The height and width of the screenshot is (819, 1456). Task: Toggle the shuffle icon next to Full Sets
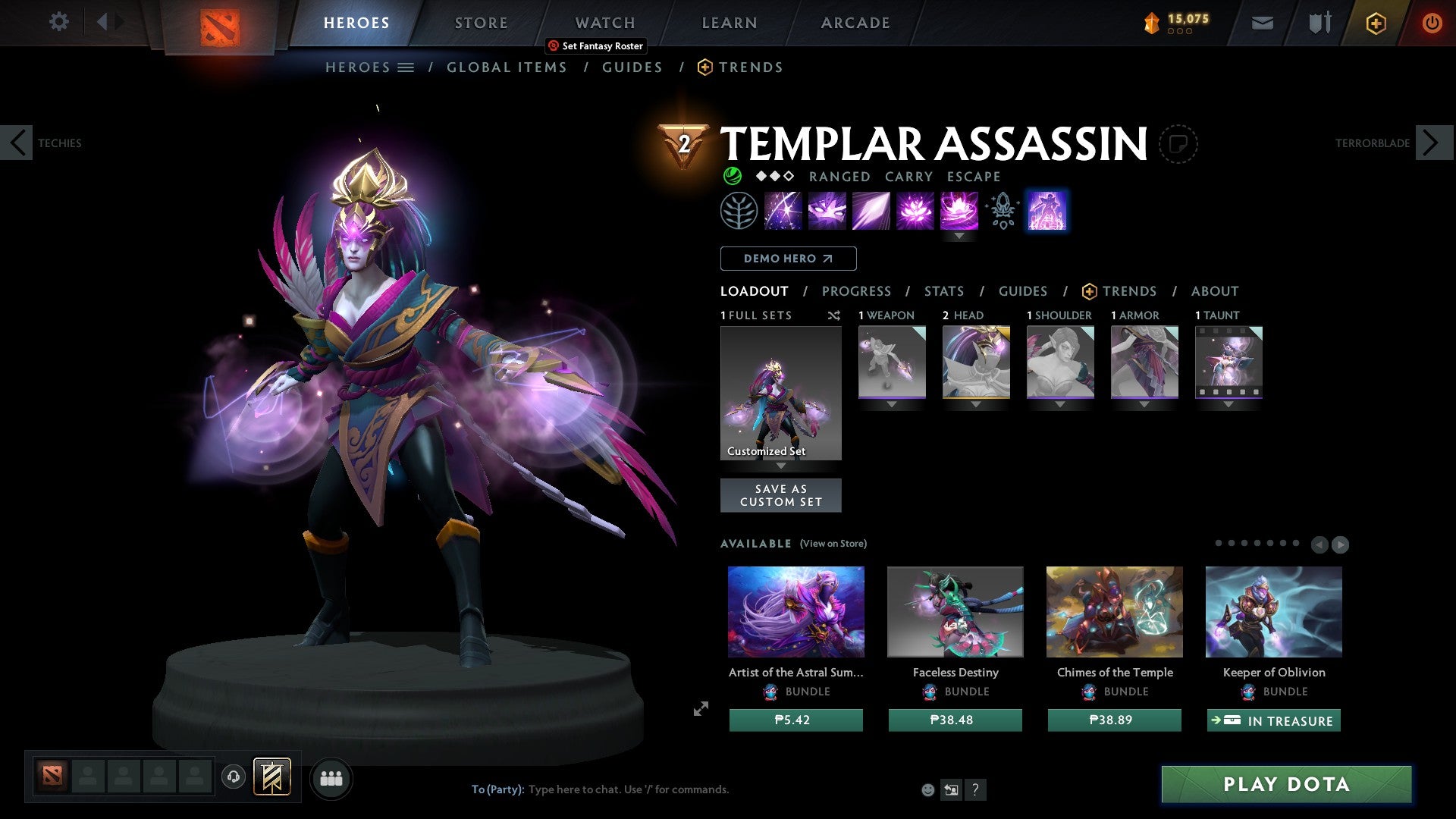pos(833,315)
